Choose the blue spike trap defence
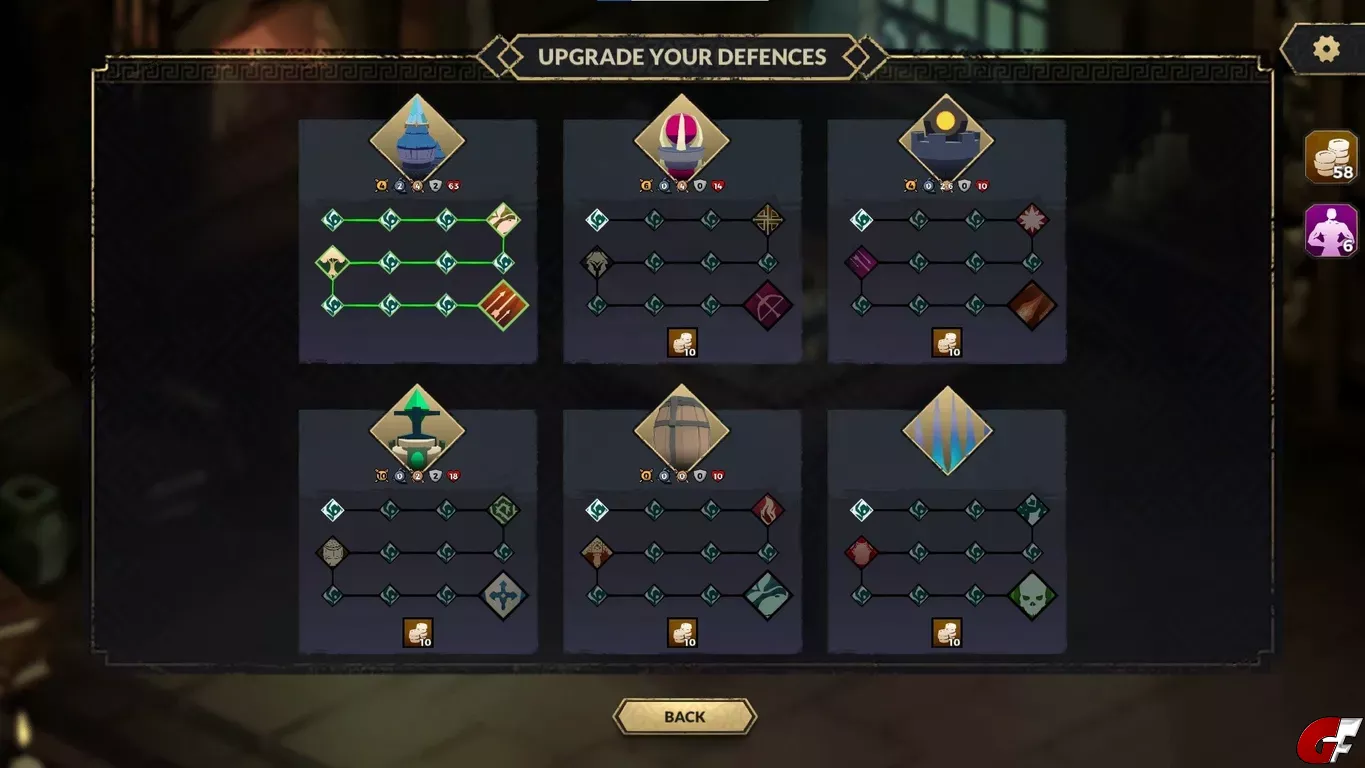1365x768 pixels. pos(946,432)
